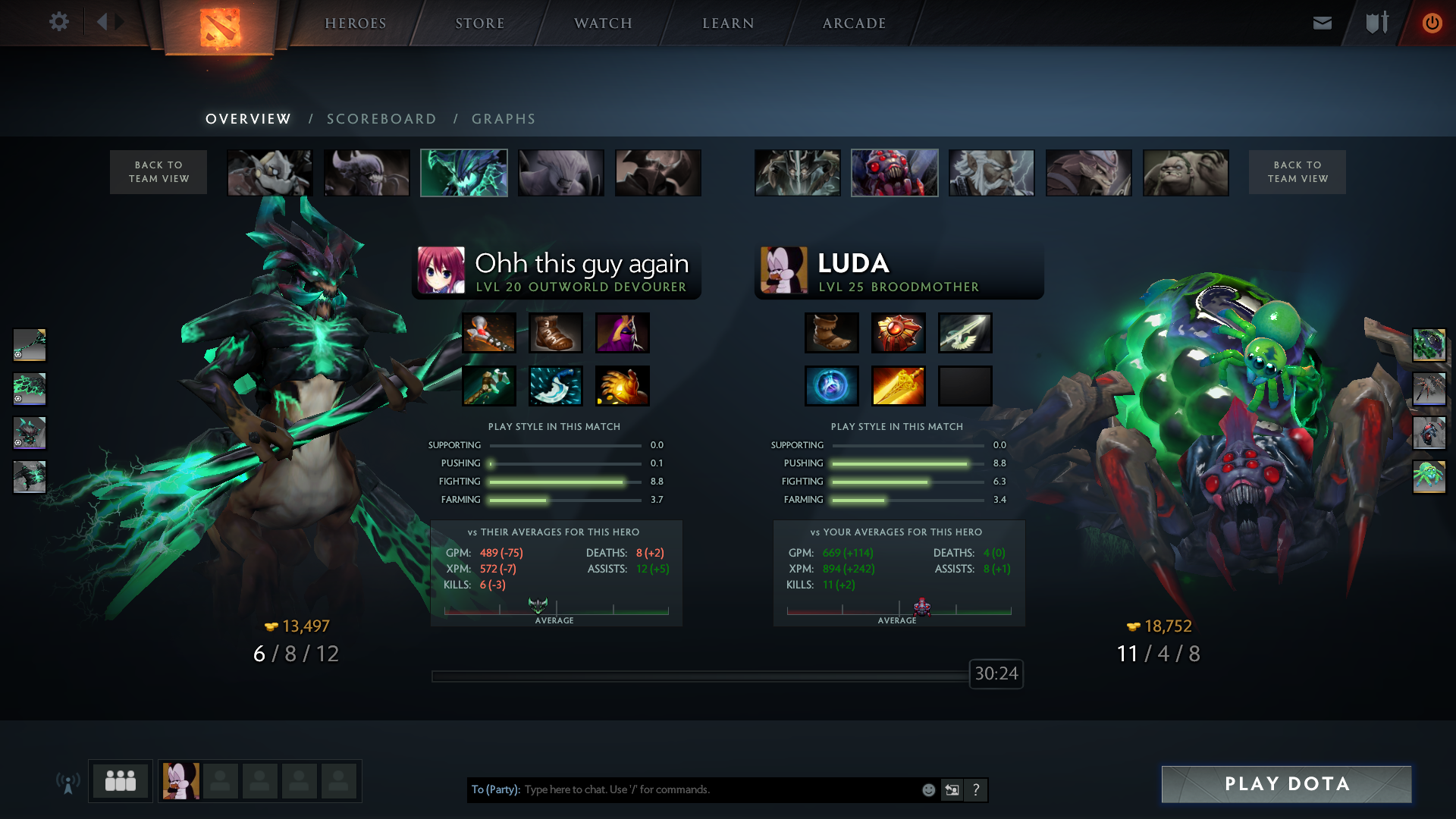Go to the Arcade section
The width and height of the screenshot is (1456, 819).
tap(855, 24)
